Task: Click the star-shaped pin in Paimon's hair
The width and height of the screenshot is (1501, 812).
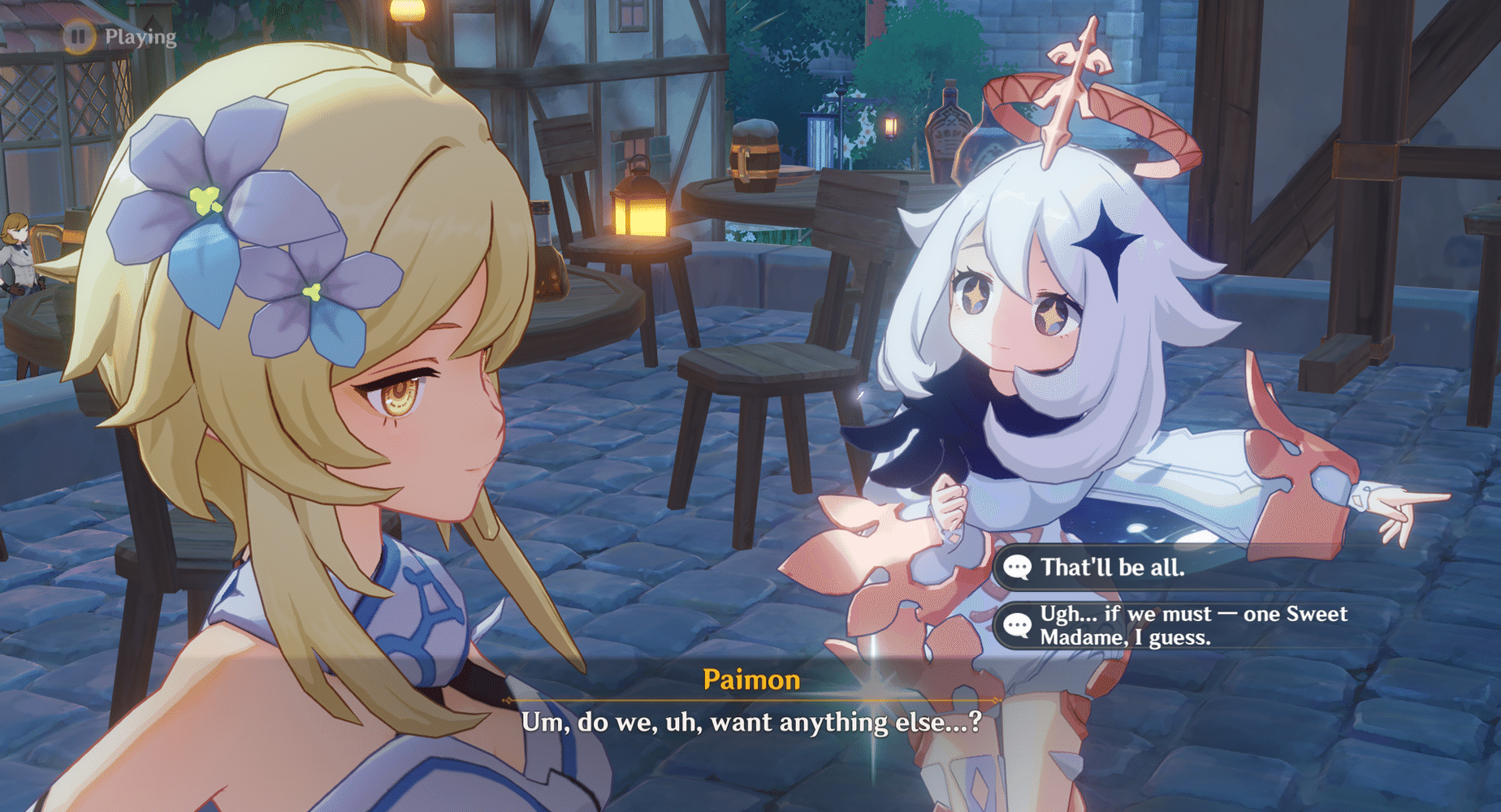Action: click(1107, 245)
